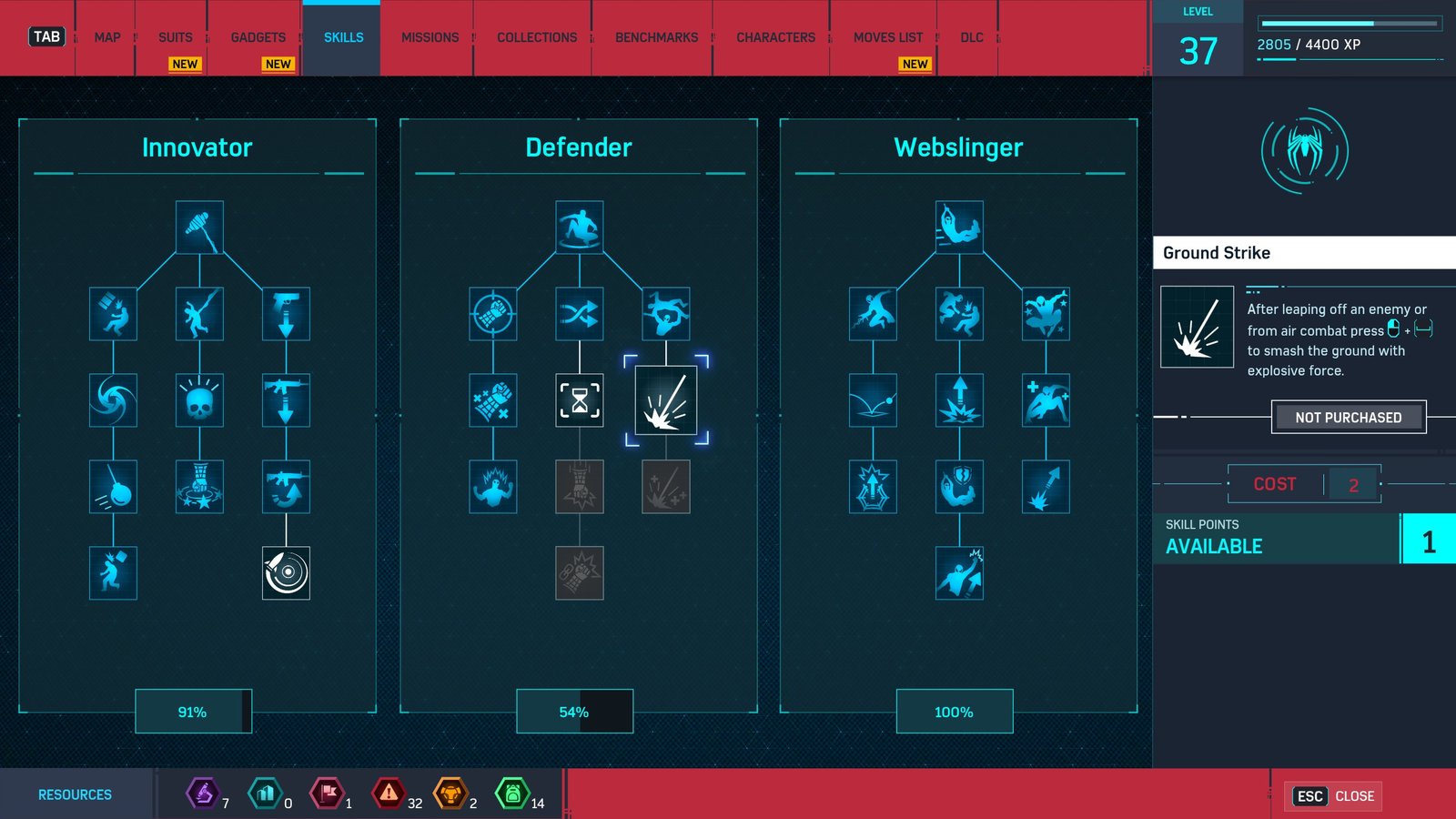This screenshot has width=1456, height=819.
Task: Select the top skill in Webslinger tree
Action: click(959, 227)
